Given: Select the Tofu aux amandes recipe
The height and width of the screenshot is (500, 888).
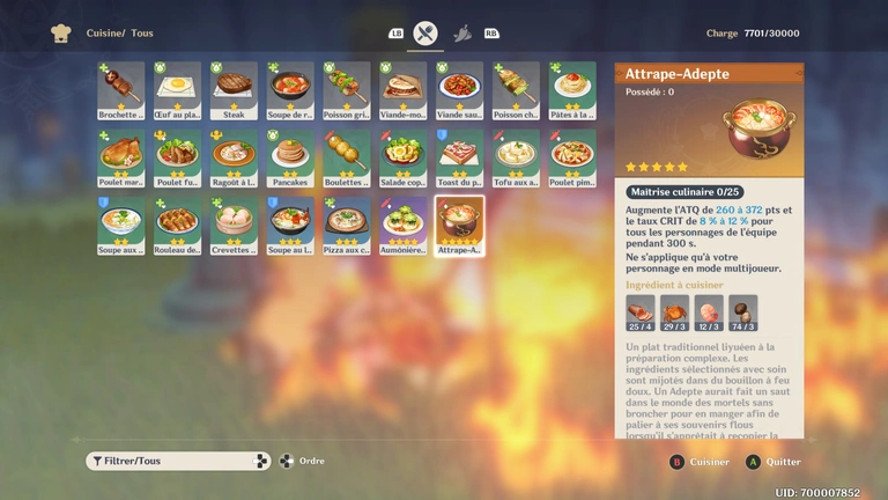Looking at the screenshot, I should pyautogui.click(x=516, y=158).
